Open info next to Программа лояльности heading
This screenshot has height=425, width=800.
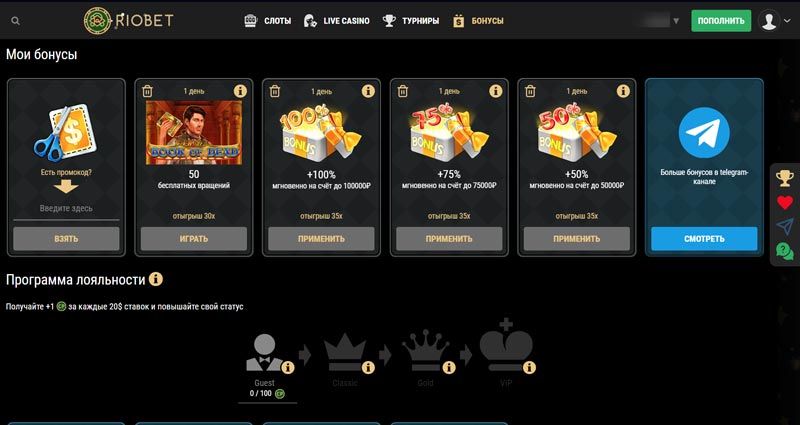156,279
